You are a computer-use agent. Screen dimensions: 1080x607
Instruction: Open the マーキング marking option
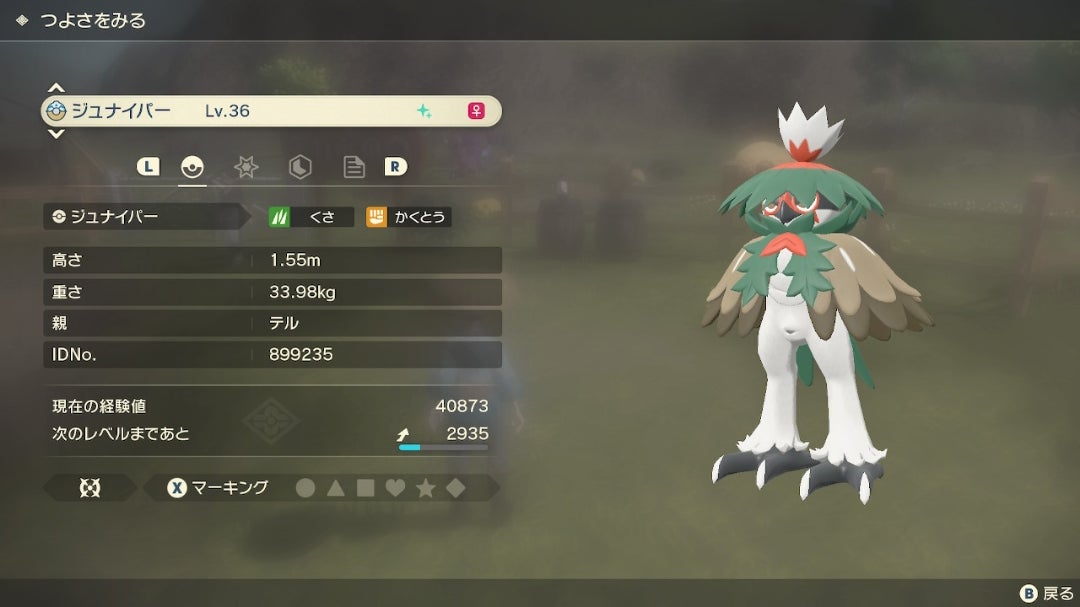tap(218, 488)
